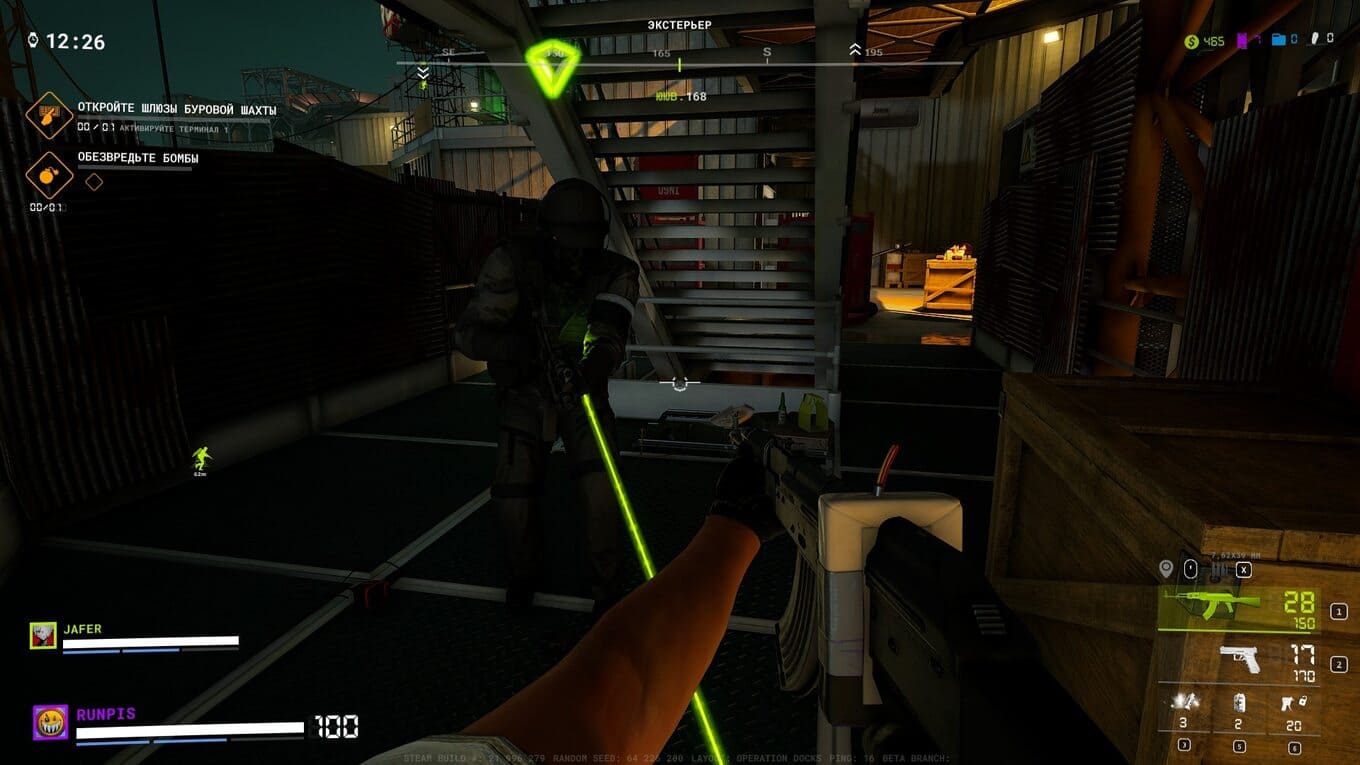Screen dimensions: 1360x765
Task: Click the green dollar cash icon
Action: pos(1191,41)
